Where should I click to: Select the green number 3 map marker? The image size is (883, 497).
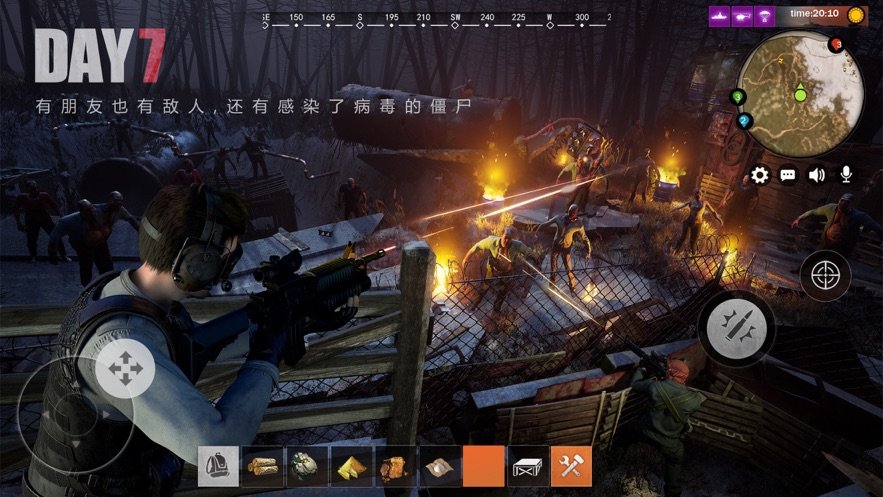pos(739,97)
